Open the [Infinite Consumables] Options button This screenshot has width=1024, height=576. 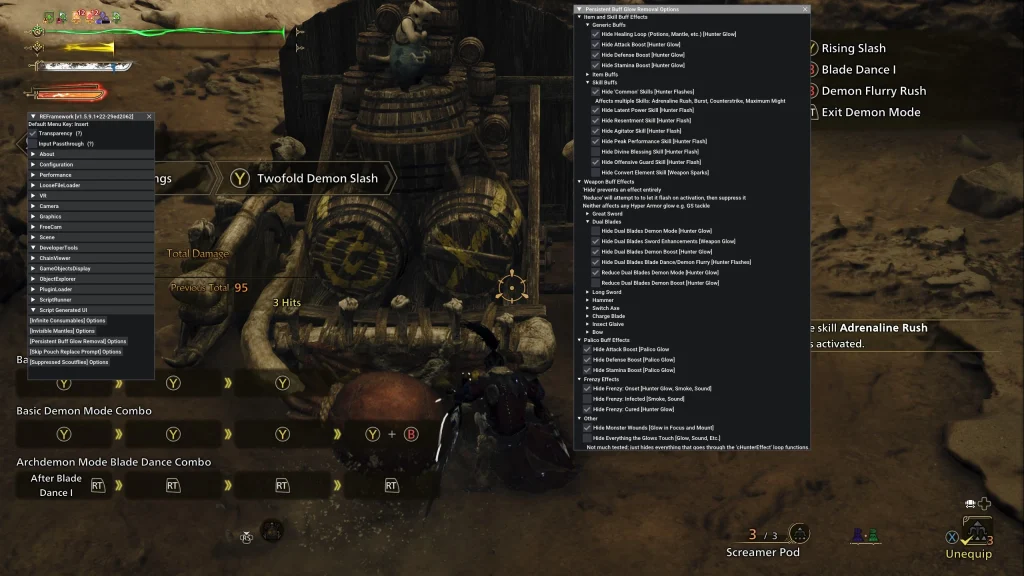68,321
